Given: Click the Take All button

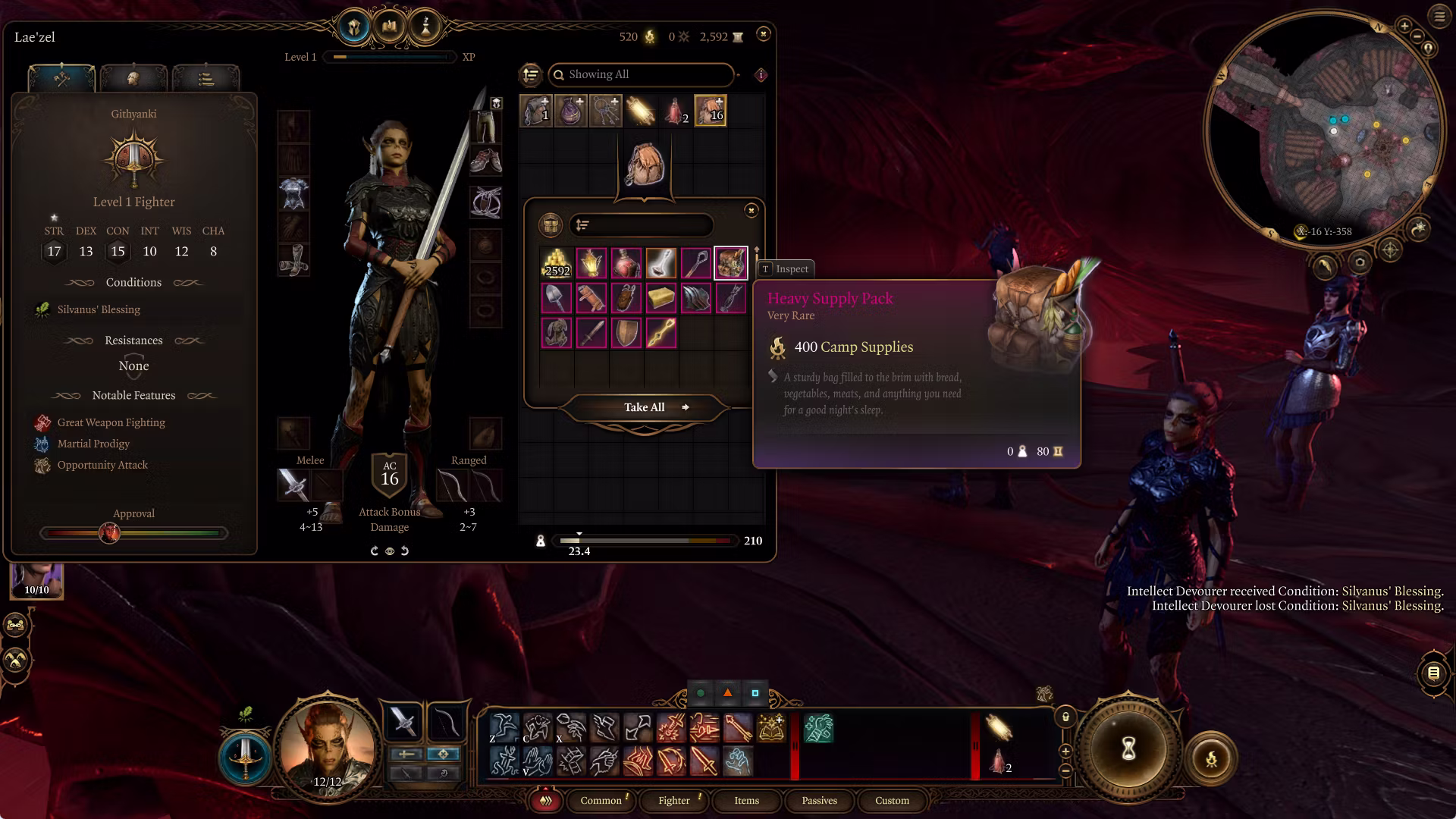Looking at the screenshot, I should 645,407.
